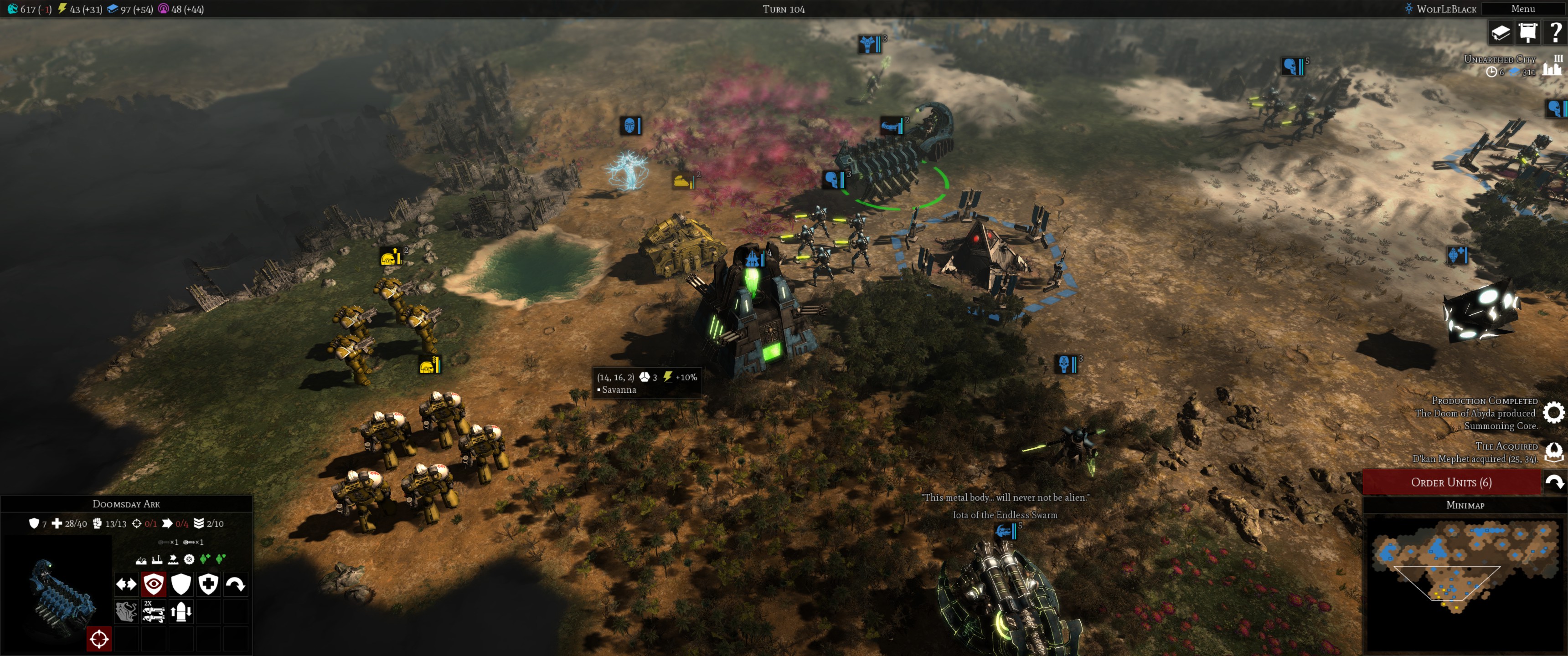Click on the minimap
Viewport: 1568px width, 656px height.
pyautogui.click(x=1464, y=581)
